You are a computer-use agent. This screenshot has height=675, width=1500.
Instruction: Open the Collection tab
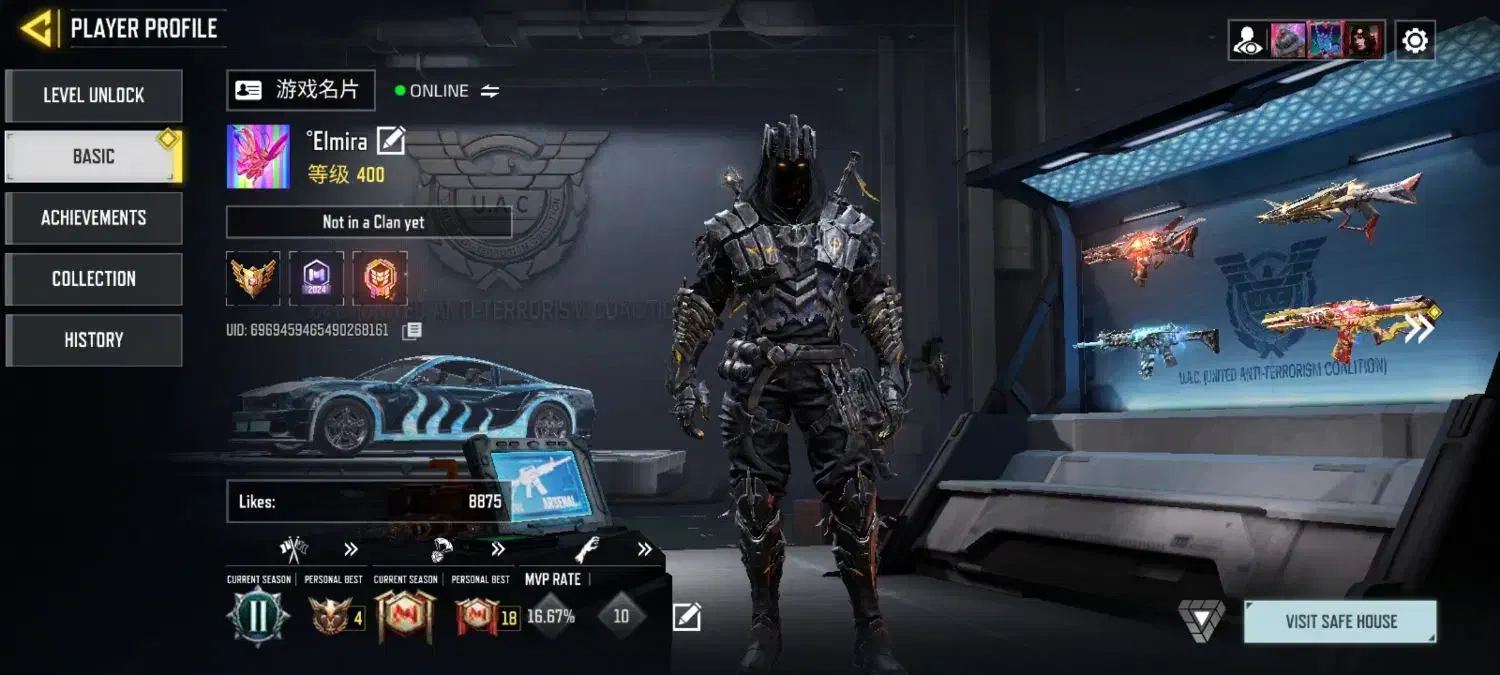click(94, 279)
